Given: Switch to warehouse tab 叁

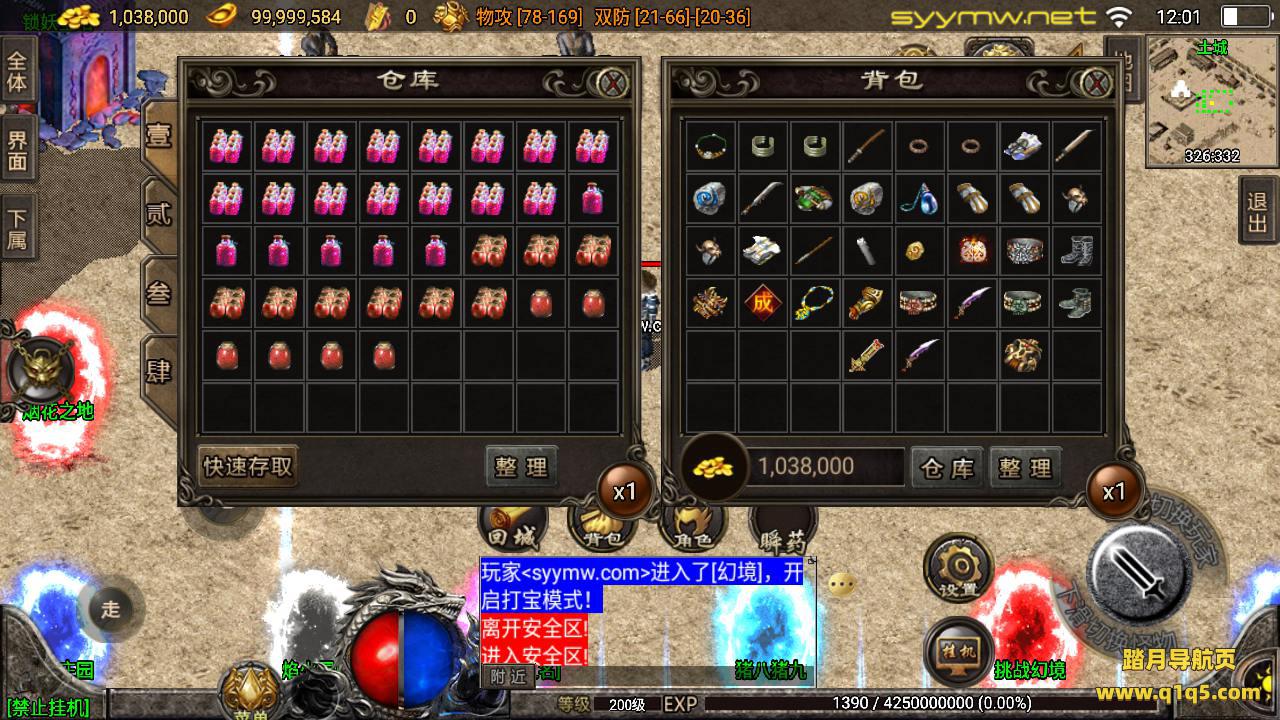Looking at the screenshot, I should click(159, 292).
